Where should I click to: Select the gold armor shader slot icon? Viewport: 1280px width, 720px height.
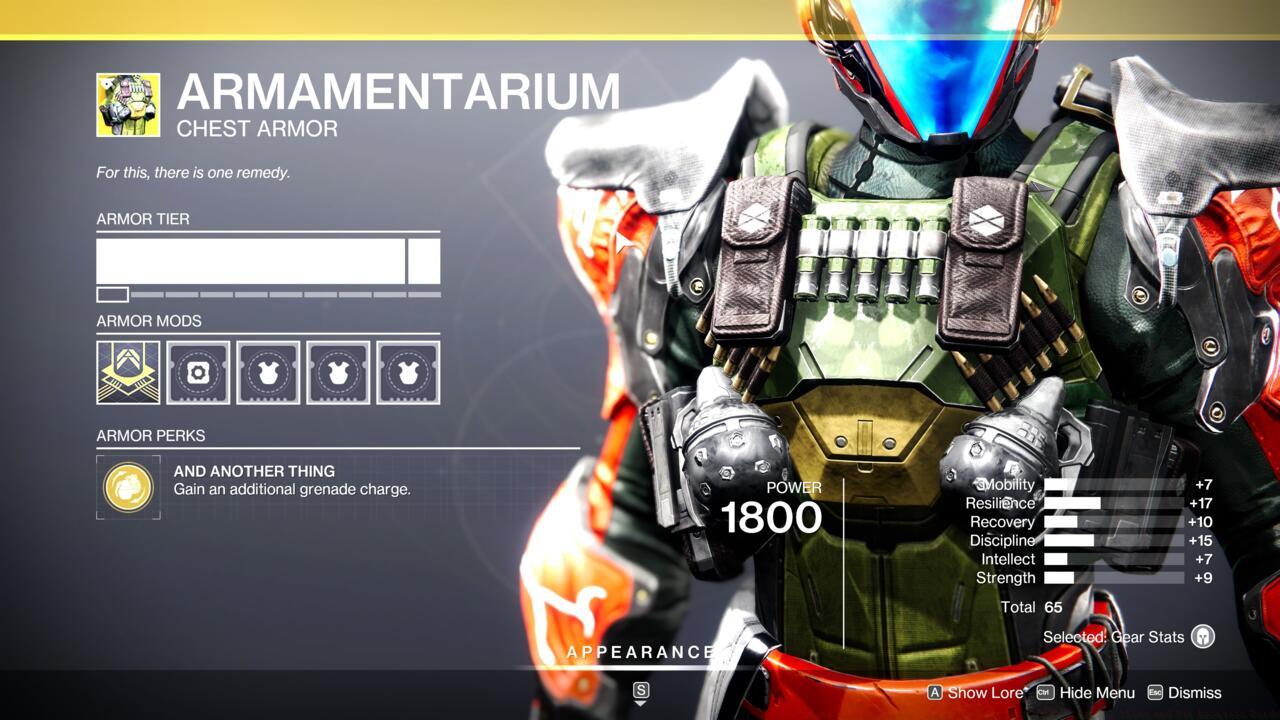point(128,371)
